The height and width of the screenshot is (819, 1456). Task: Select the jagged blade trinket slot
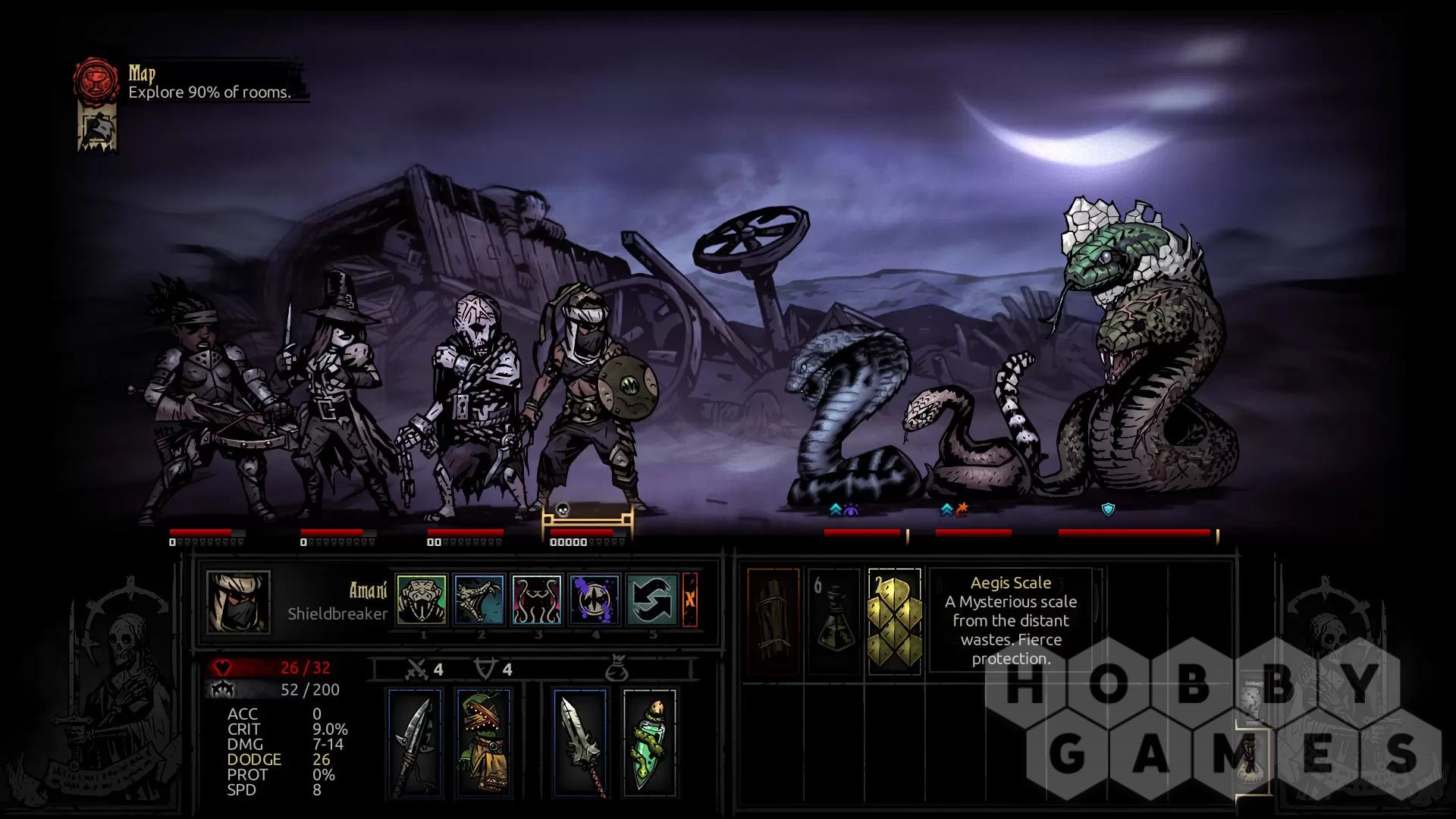(x=580, y=743)
